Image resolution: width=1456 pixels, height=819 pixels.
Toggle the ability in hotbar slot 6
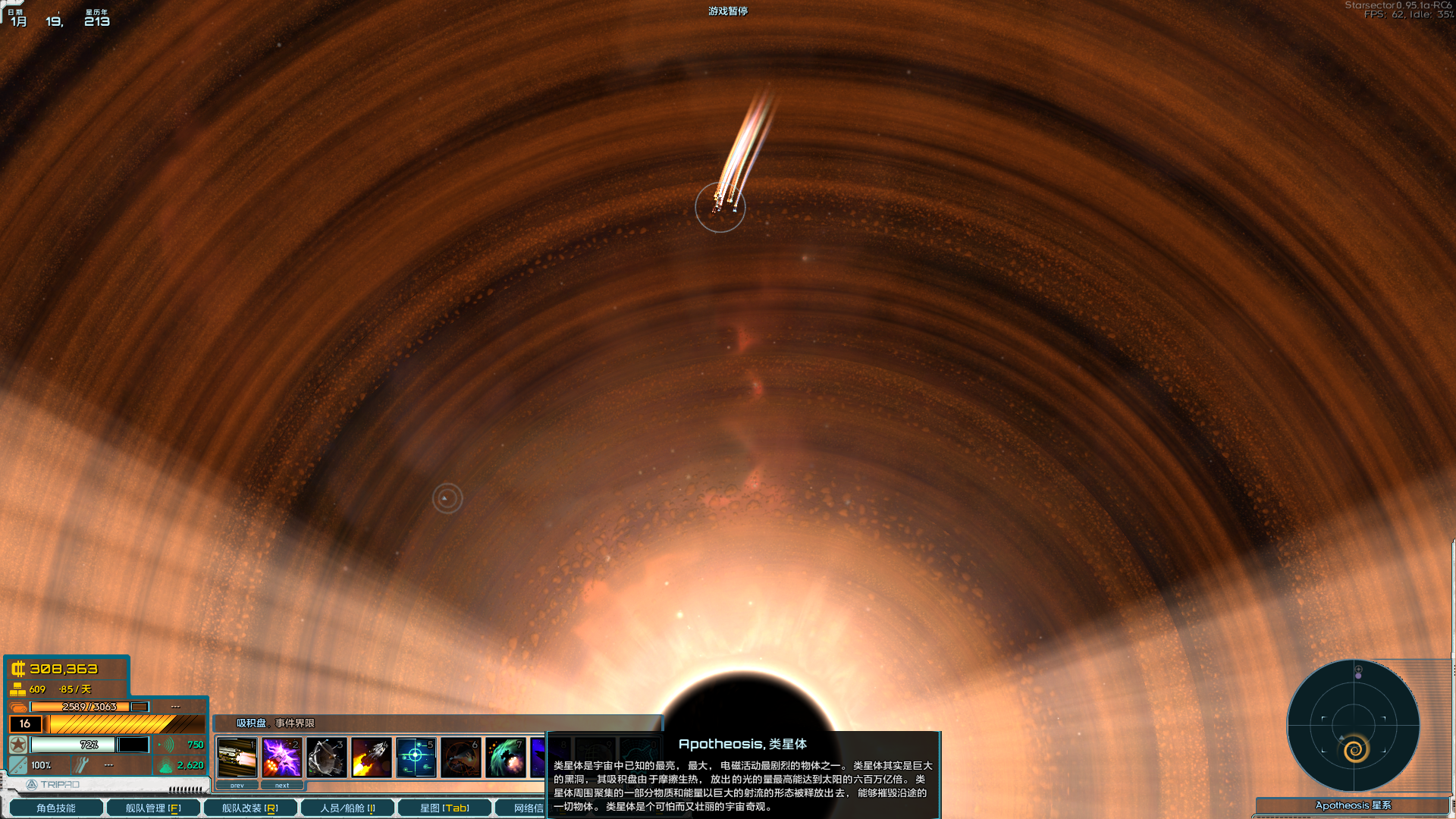pyautogui.click(x=461, y=758)
